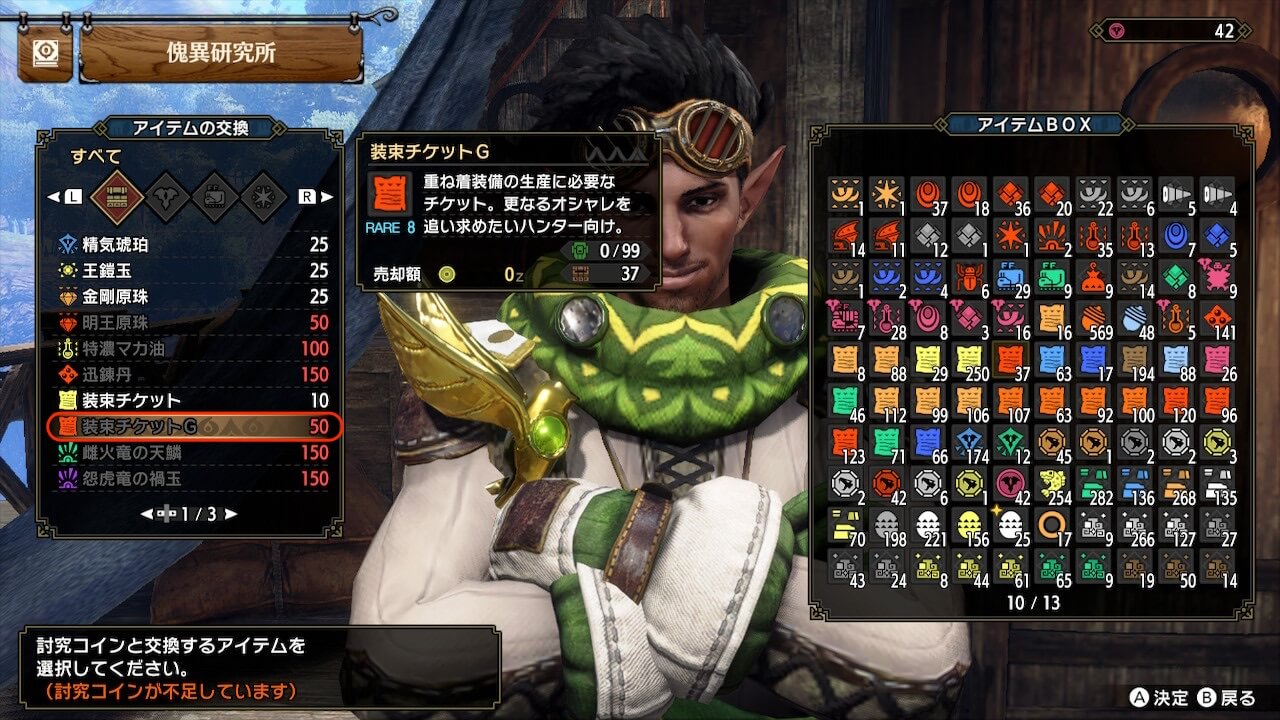Select the yellow ticket slot holding 250

point(969,359)
